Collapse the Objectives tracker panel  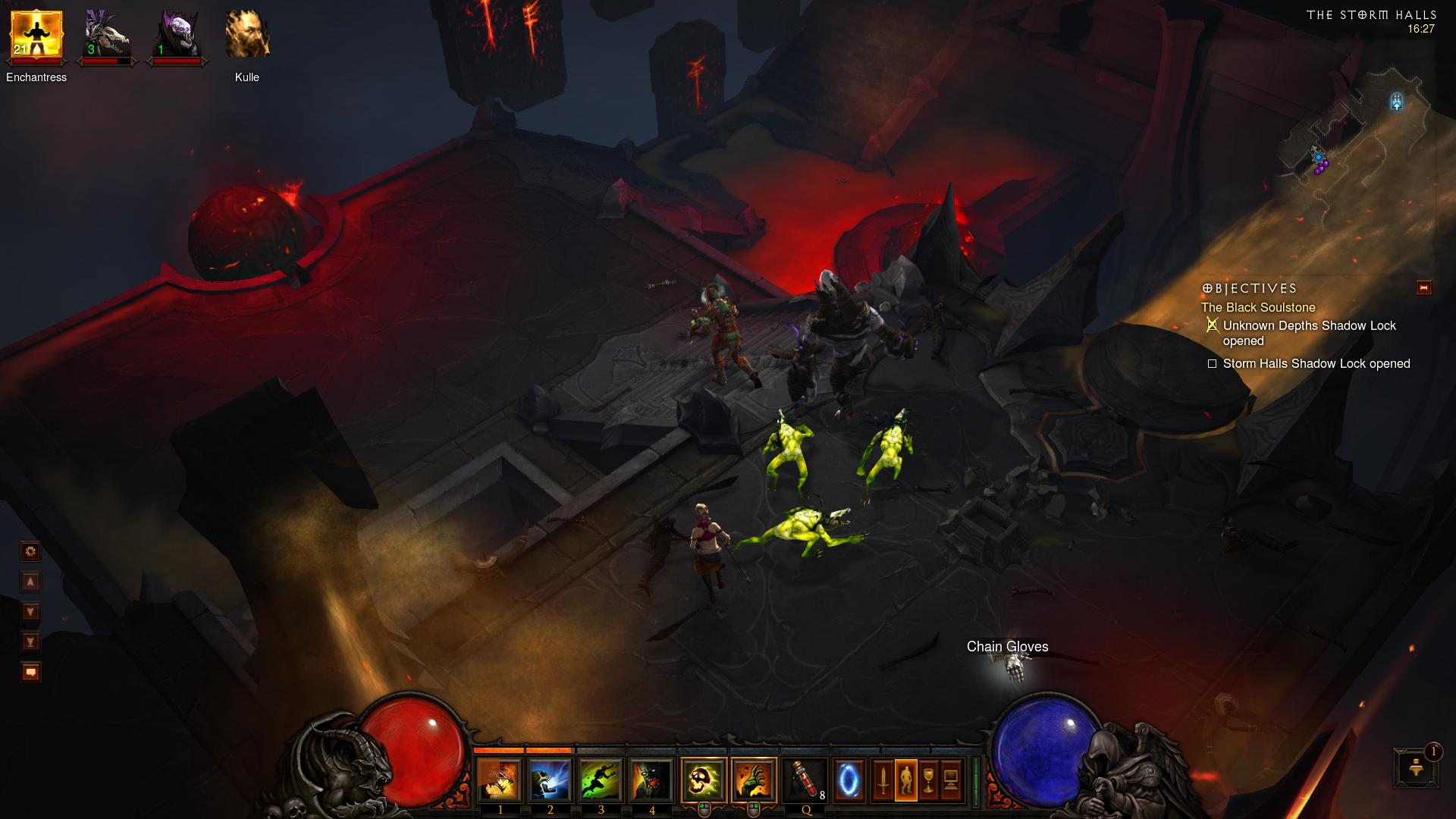(1423, 288)
